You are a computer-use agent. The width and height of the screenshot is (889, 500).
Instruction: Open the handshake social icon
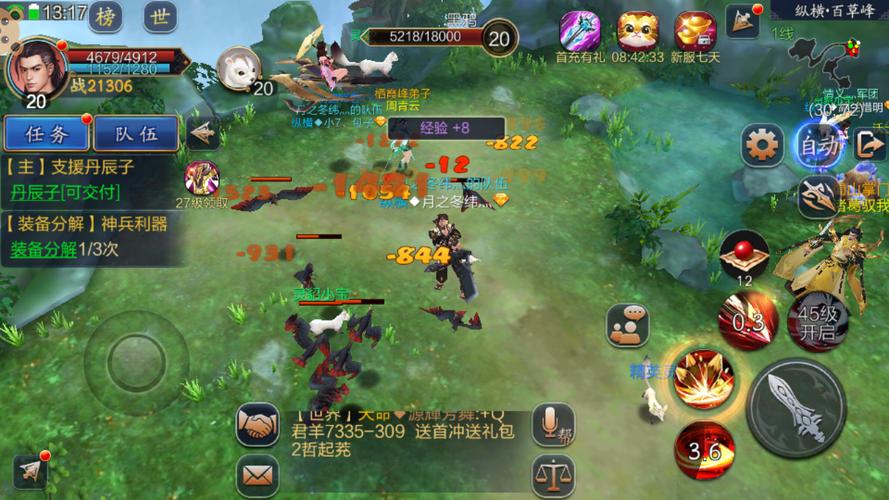(x=258, y=424)
